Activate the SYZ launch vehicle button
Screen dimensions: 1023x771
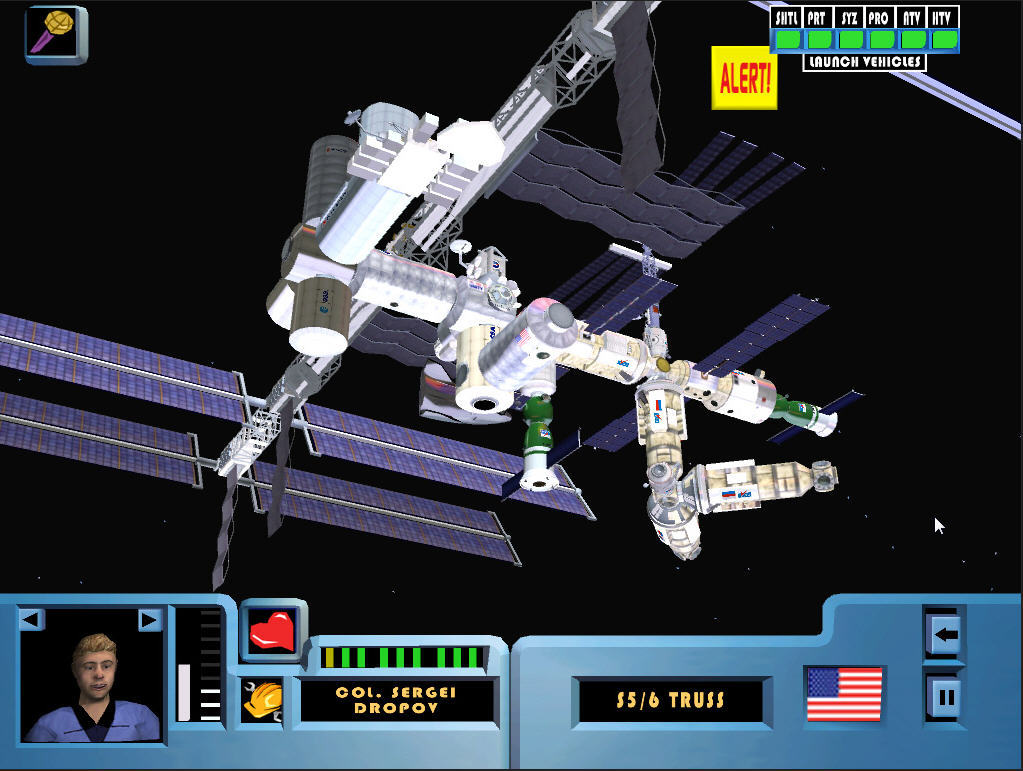[850, 39]
